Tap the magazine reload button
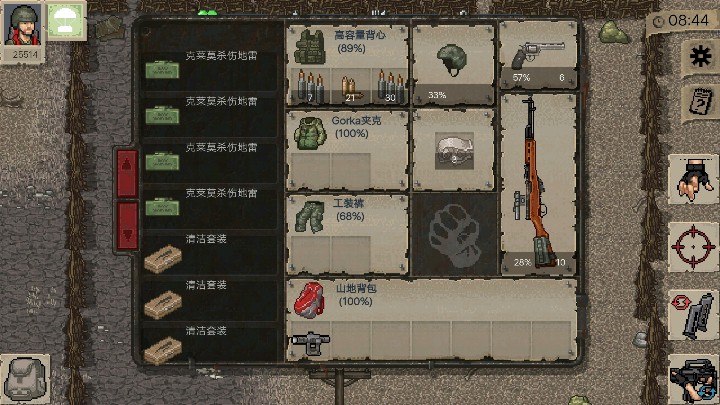 pyautogui.click(x=692, y=314)
